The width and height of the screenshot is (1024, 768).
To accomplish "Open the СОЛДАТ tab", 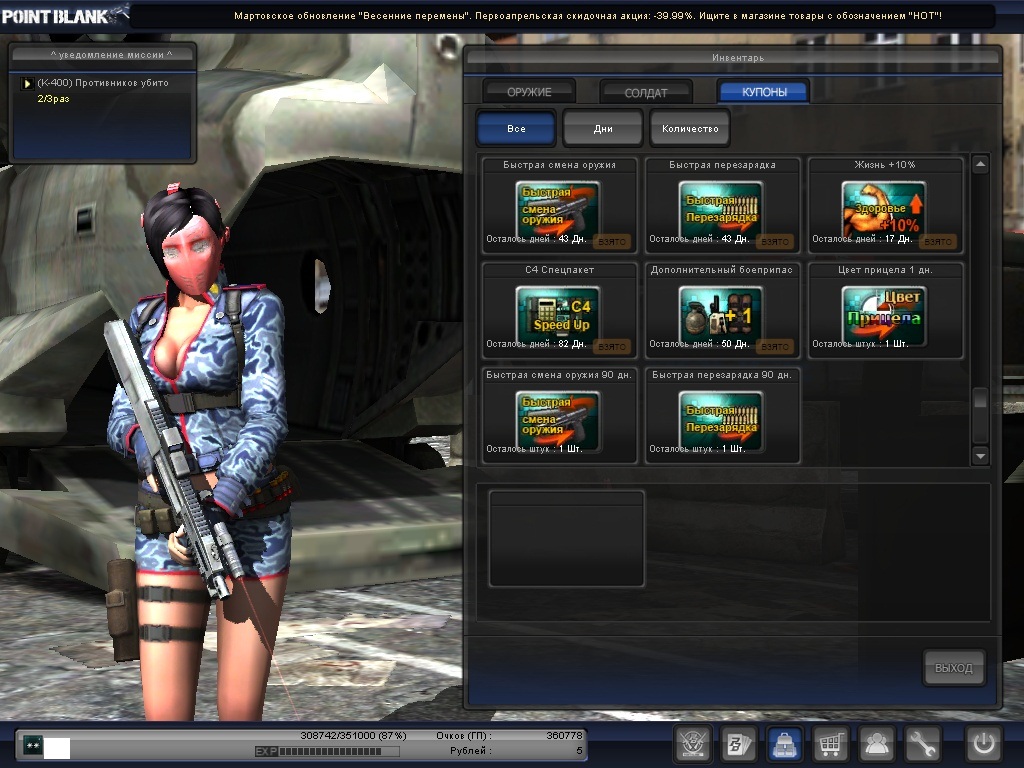I will [x=646, y=92].
